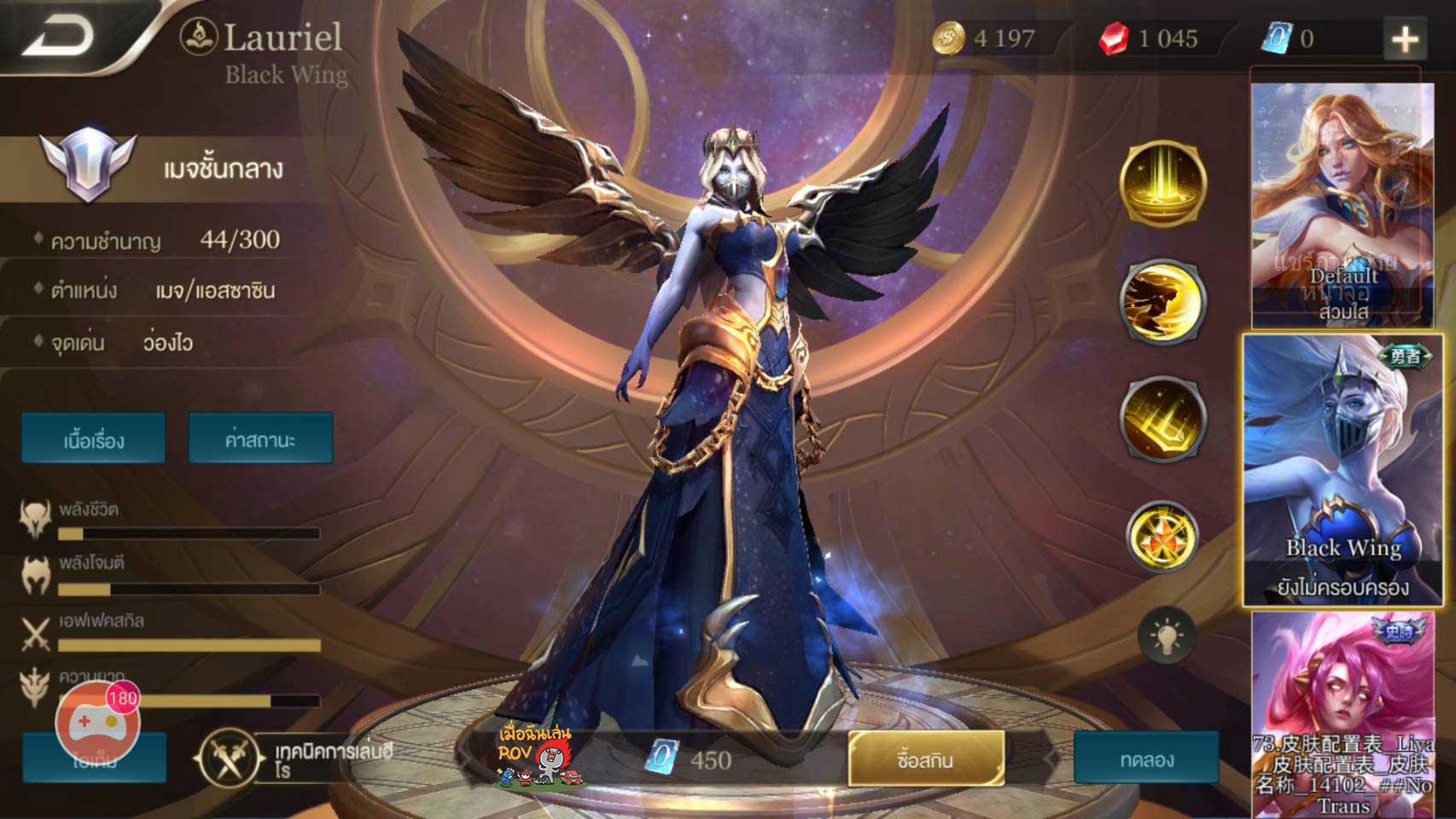The width and height of the screenshot is (1456, 819).
Task: View the golden wing skill icon
Action: pos(1162,300)
